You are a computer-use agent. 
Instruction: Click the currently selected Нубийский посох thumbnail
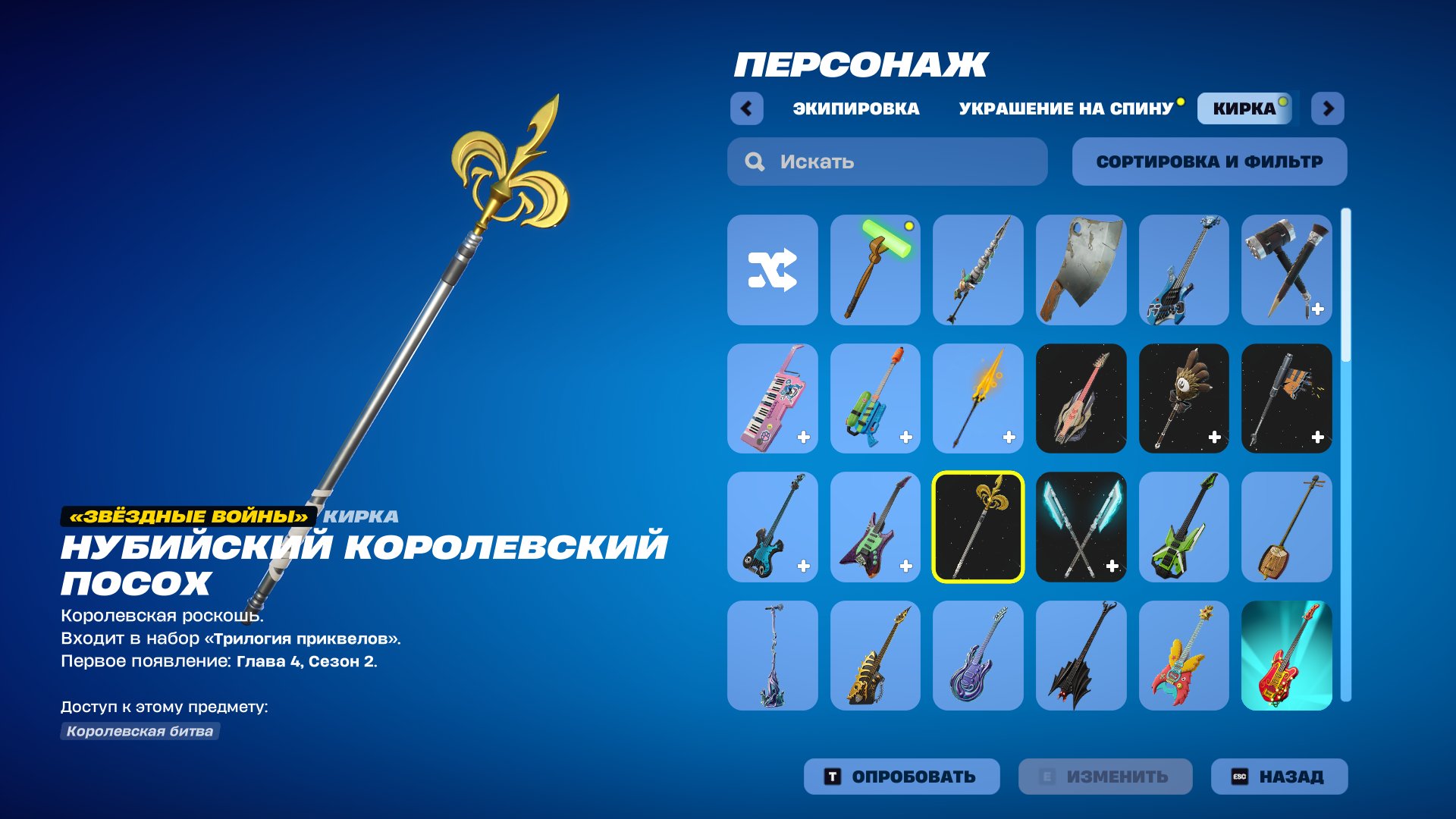click(978, 527)
